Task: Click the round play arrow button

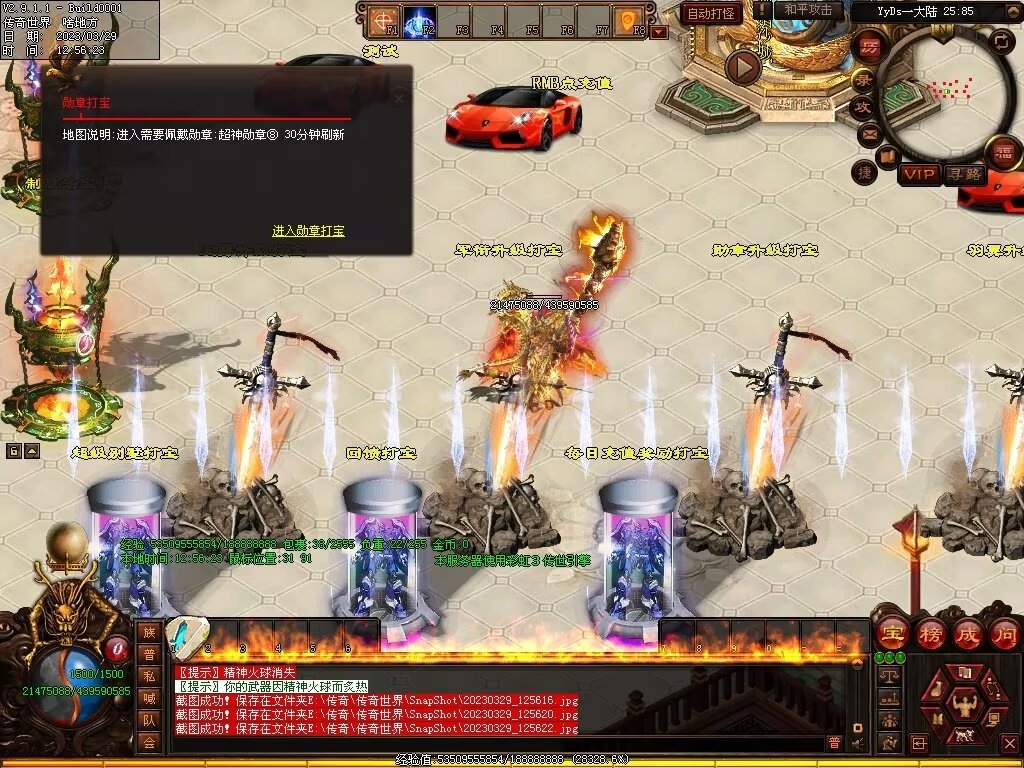Action: (742, 67)
